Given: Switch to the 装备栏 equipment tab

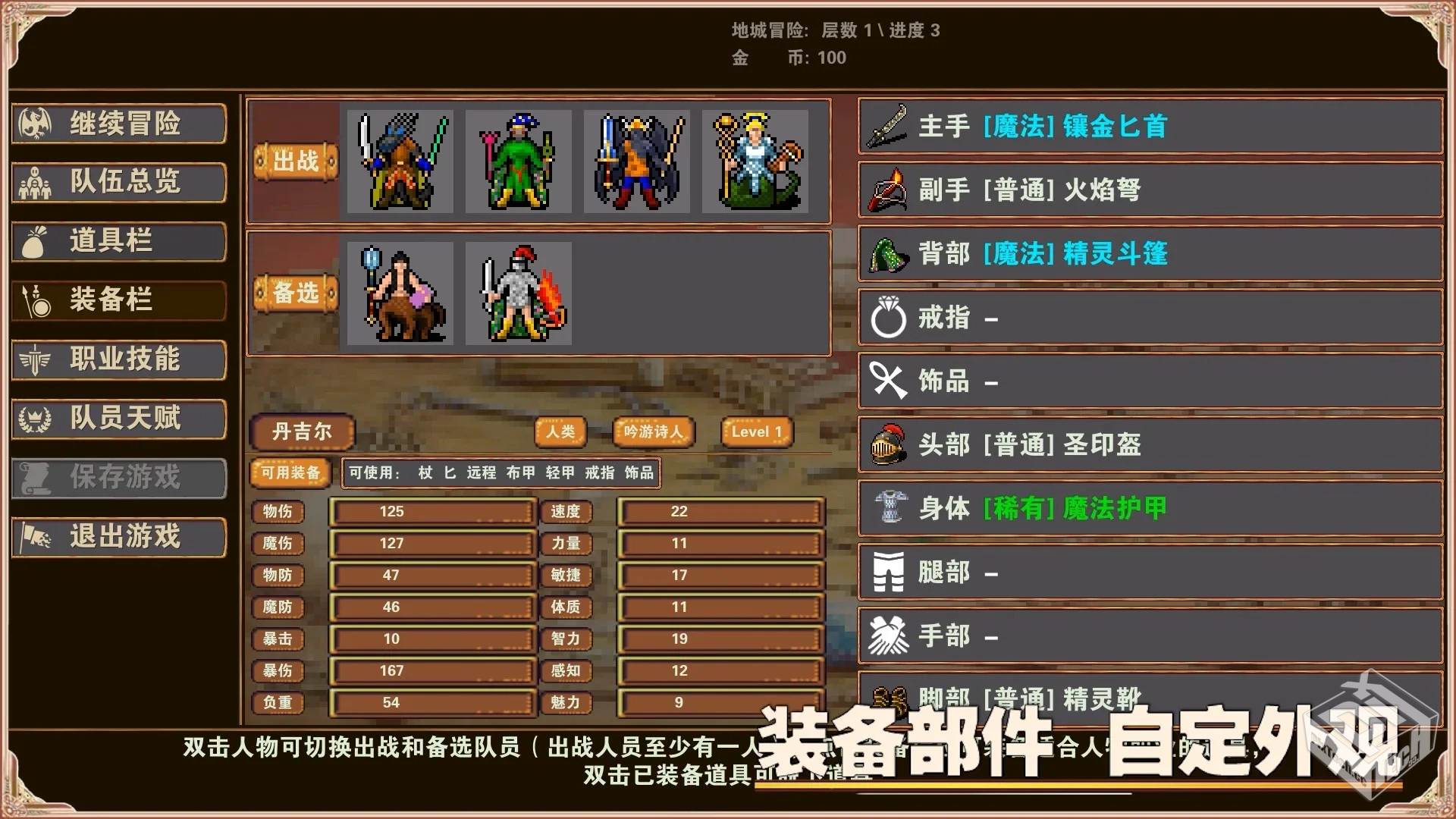Looking at the screenshot, I should [118, 300].
